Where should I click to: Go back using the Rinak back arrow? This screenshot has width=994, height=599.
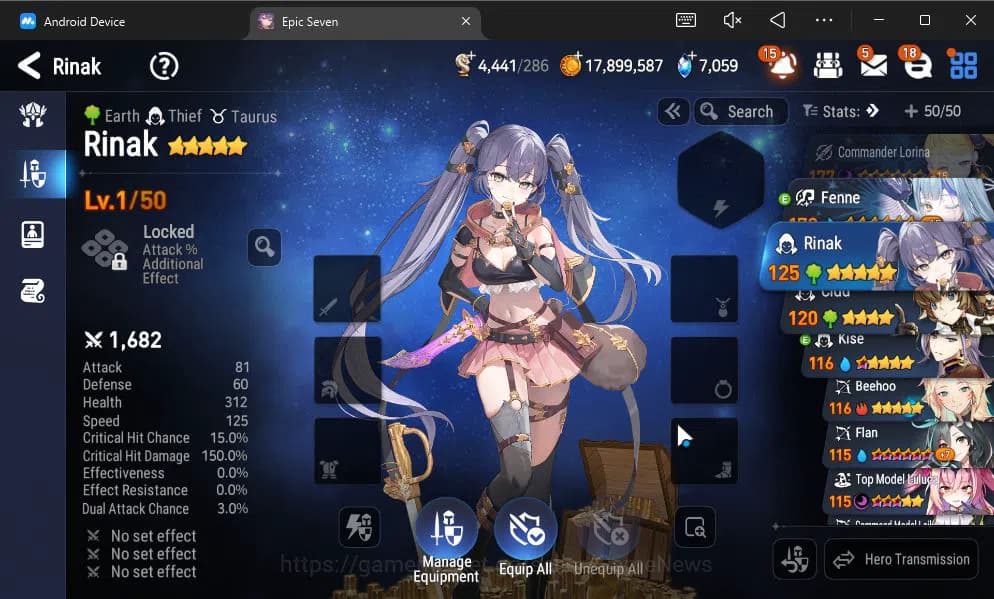pos(30,67)
